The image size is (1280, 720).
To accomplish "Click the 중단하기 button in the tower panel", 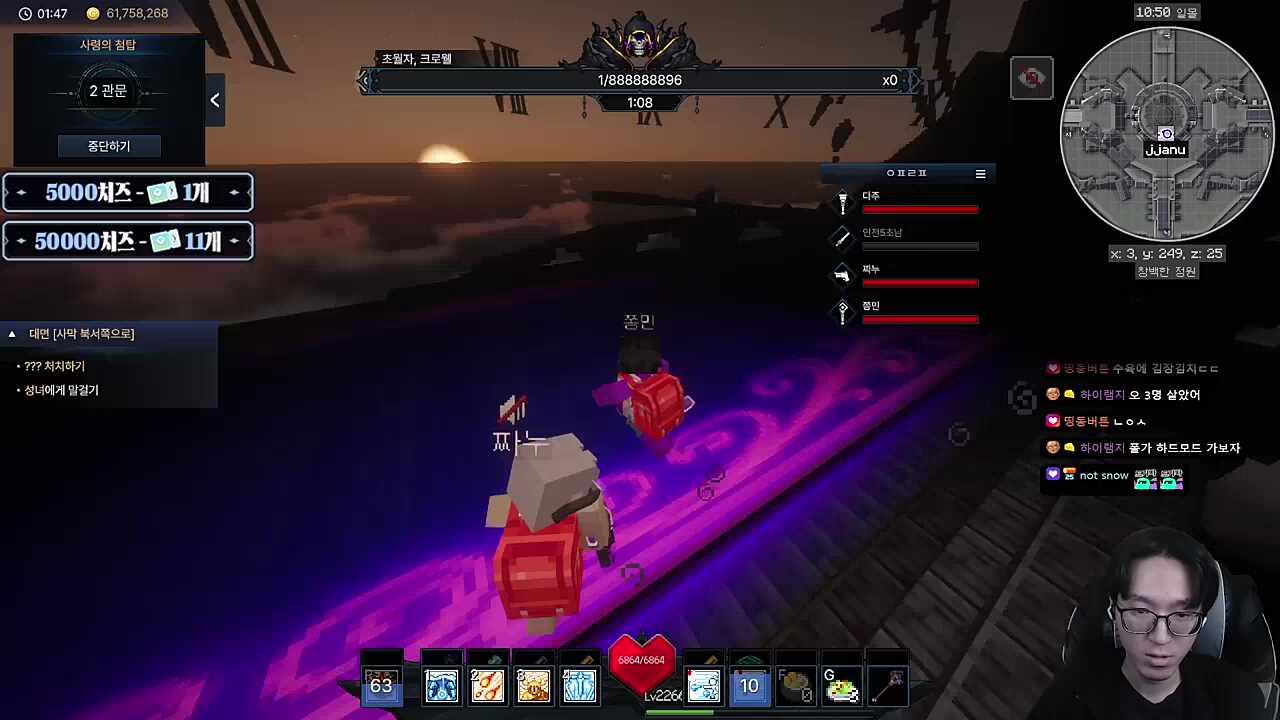I will (108, 146).
